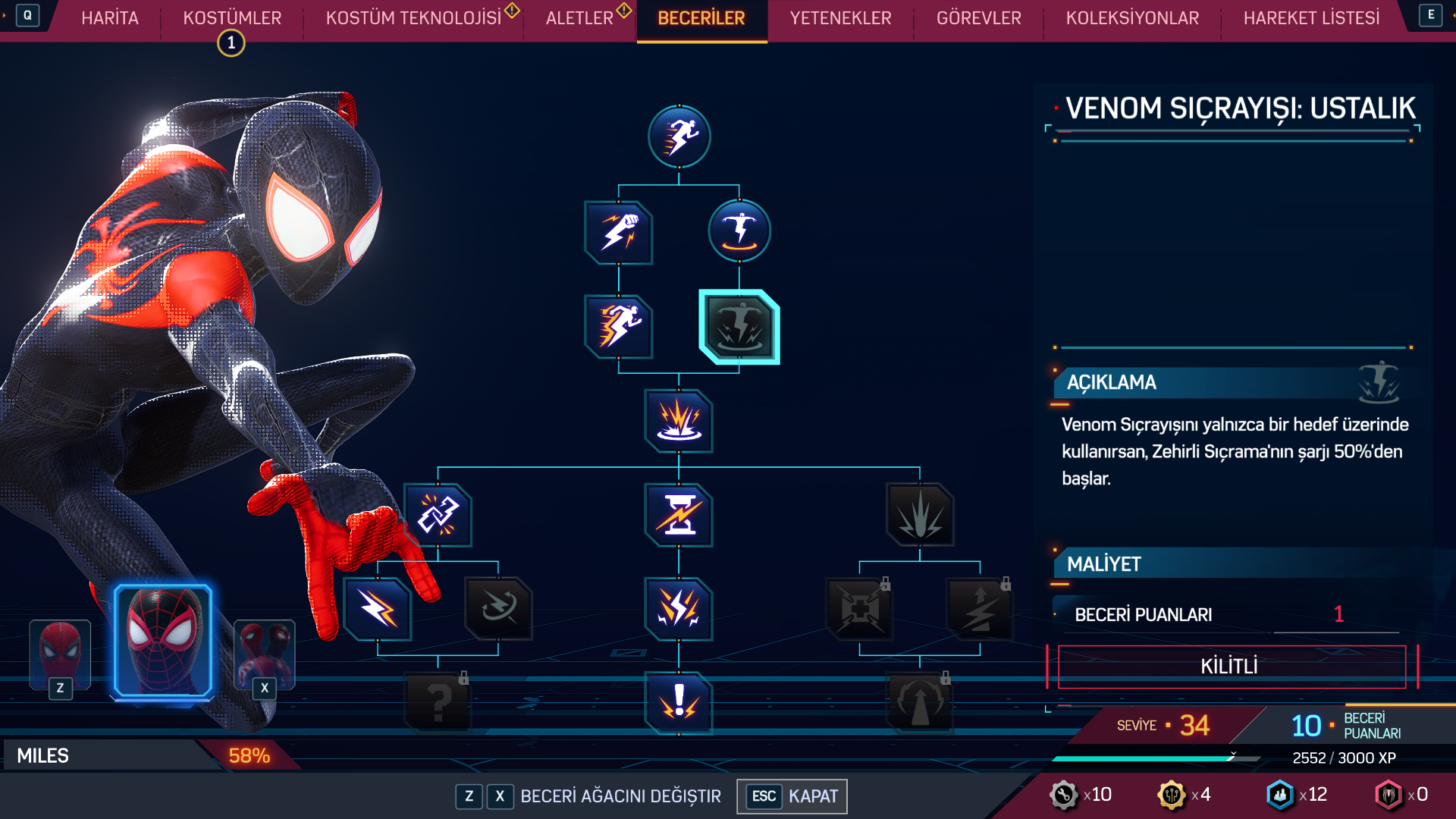Image resolution: width=1456 pixels, height=819 pixels.
Task: Click the Kilitli purchase button
Action: [x=1232, y=667]
